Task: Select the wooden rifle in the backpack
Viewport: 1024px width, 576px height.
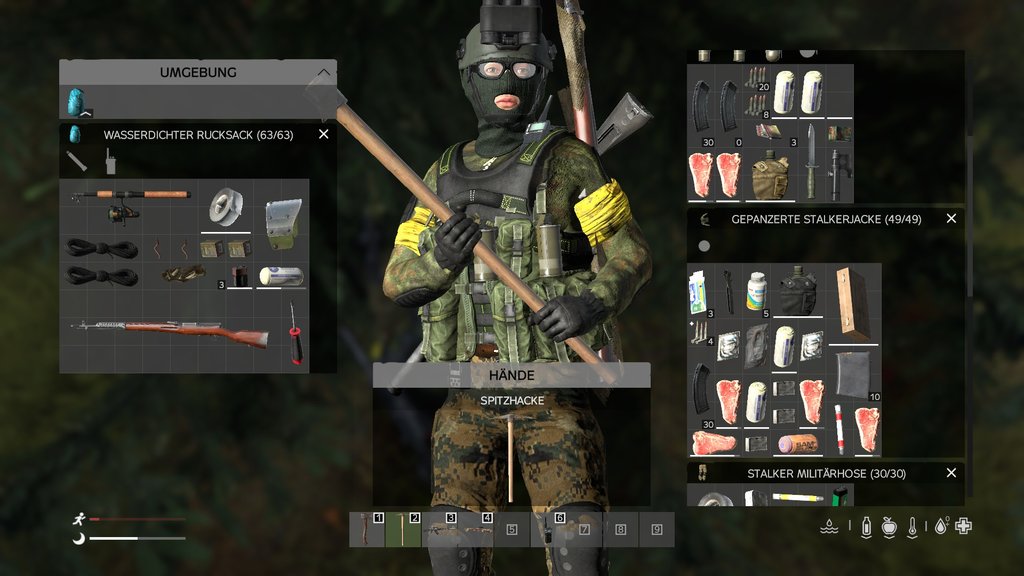Action: (170, 333)
